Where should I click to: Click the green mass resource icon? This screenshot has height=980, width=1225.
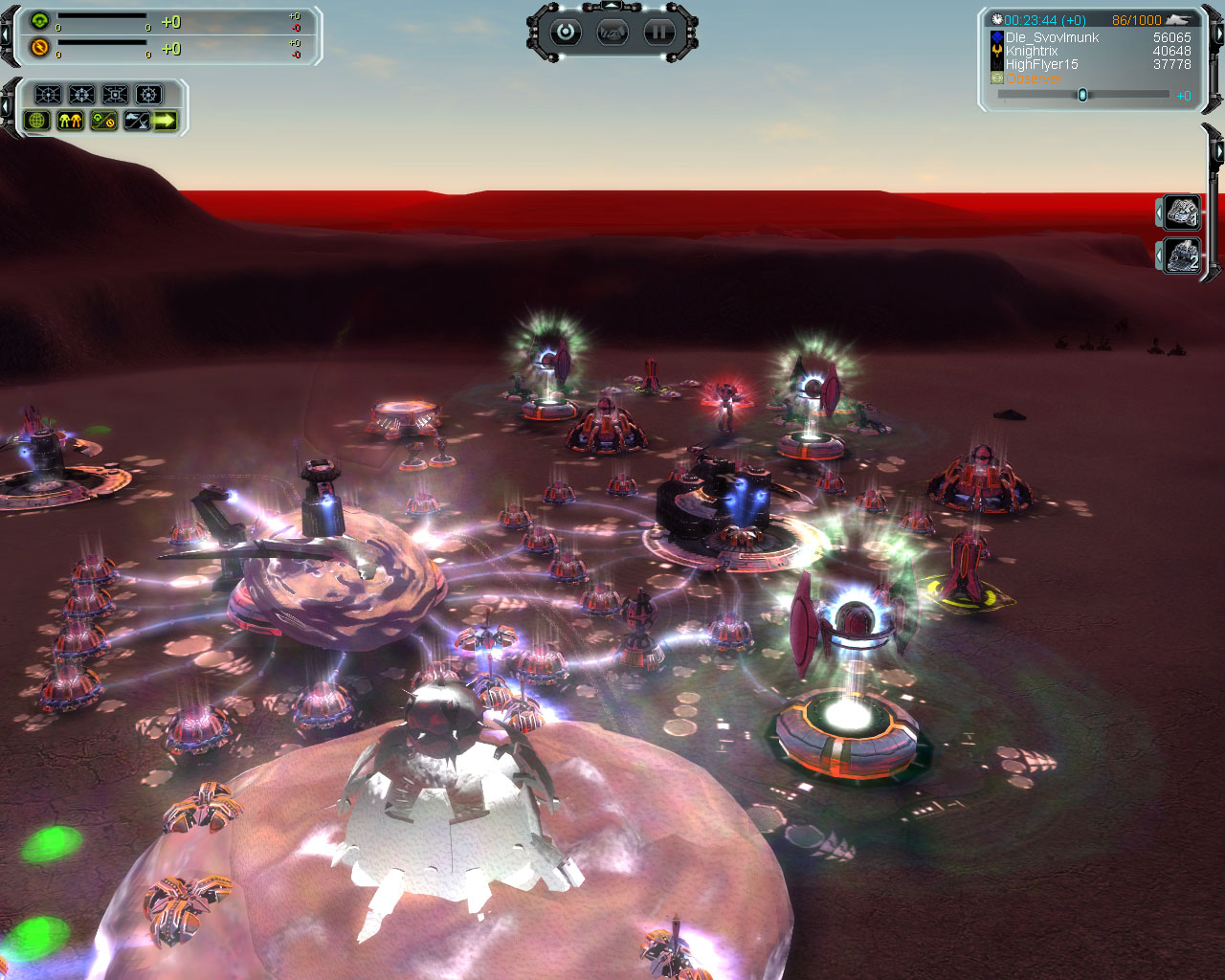click(x=39, y=21)
